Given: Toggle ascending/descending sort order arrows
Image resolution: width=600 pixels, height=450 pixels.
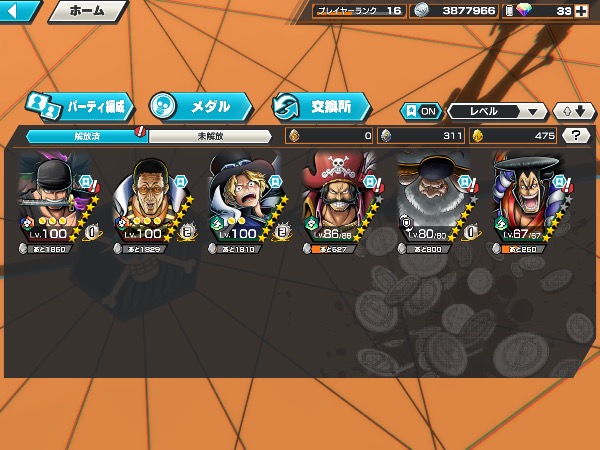Looking at the screenshot, I should [x=573, y=111].
